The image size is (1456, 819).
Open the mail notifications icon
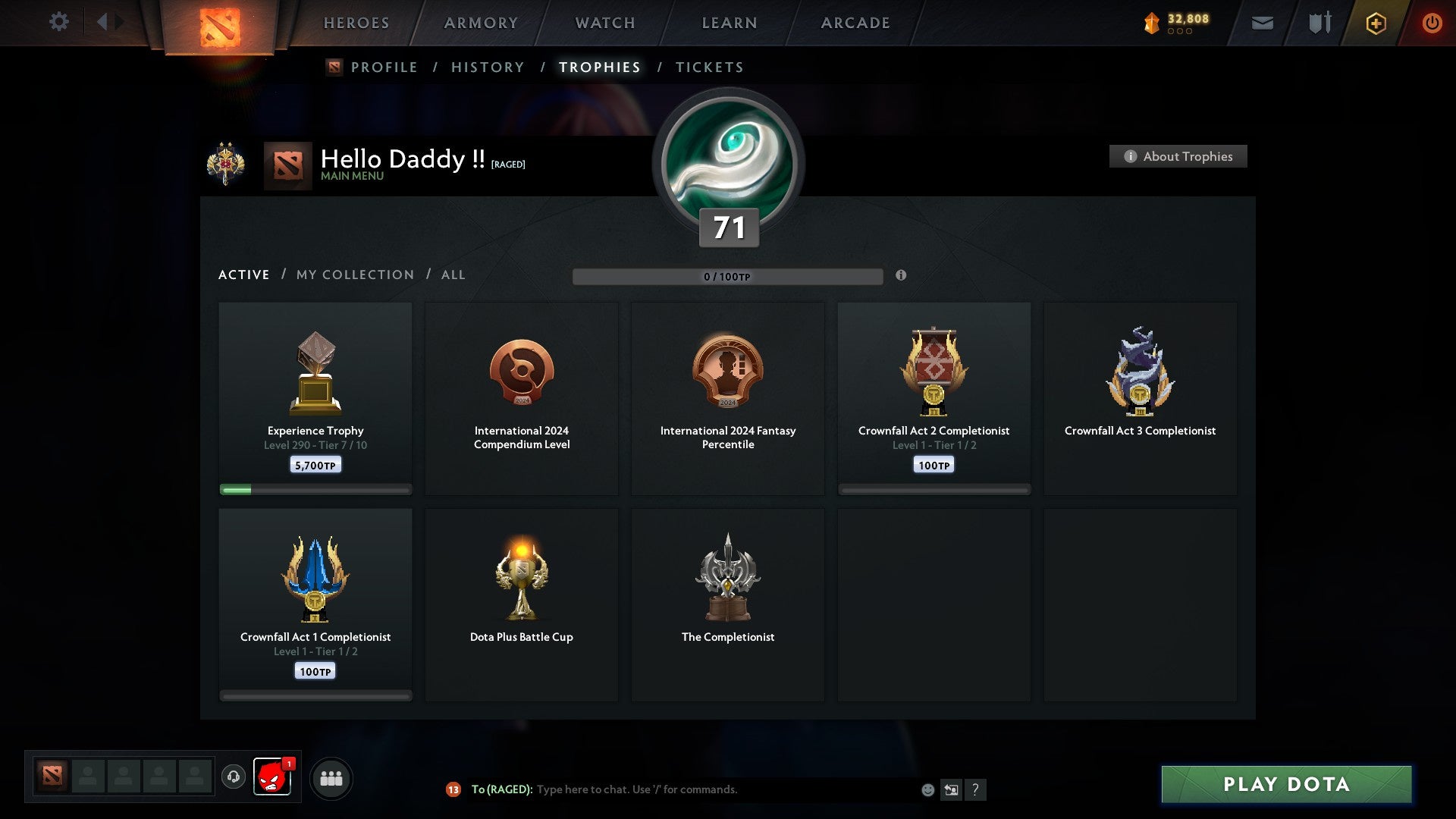[1263, 23]
